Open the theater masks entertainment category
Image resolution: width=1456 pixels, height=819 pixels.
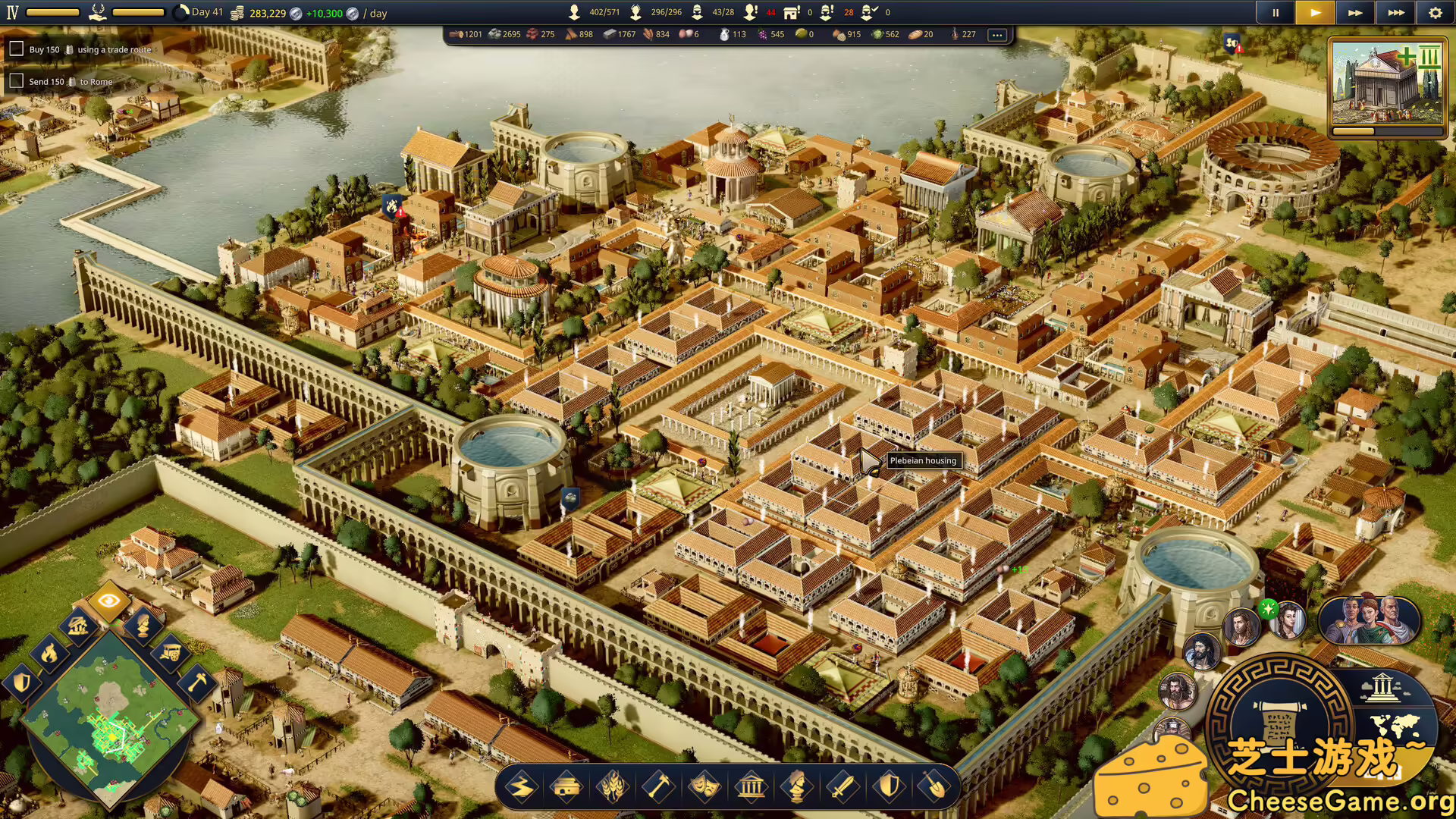[706, 786]
